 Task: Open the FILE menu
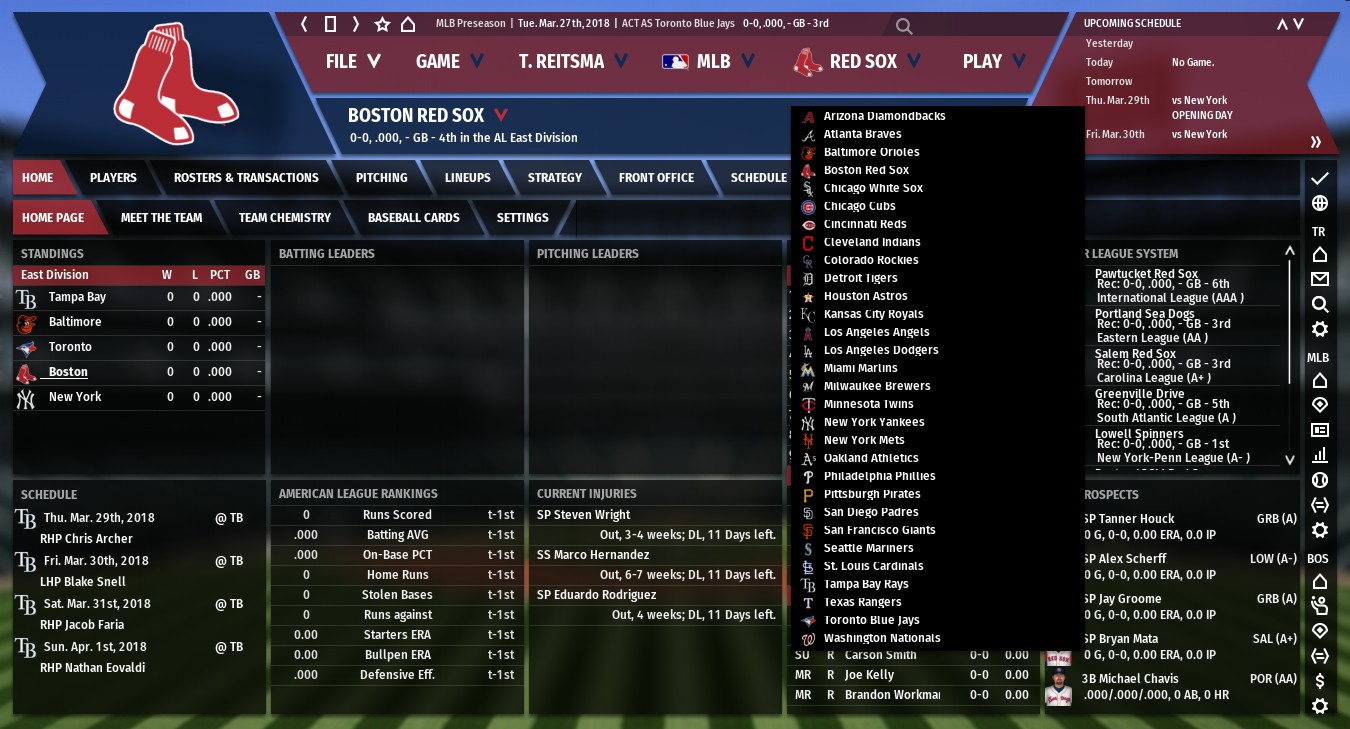coord(352,62)
